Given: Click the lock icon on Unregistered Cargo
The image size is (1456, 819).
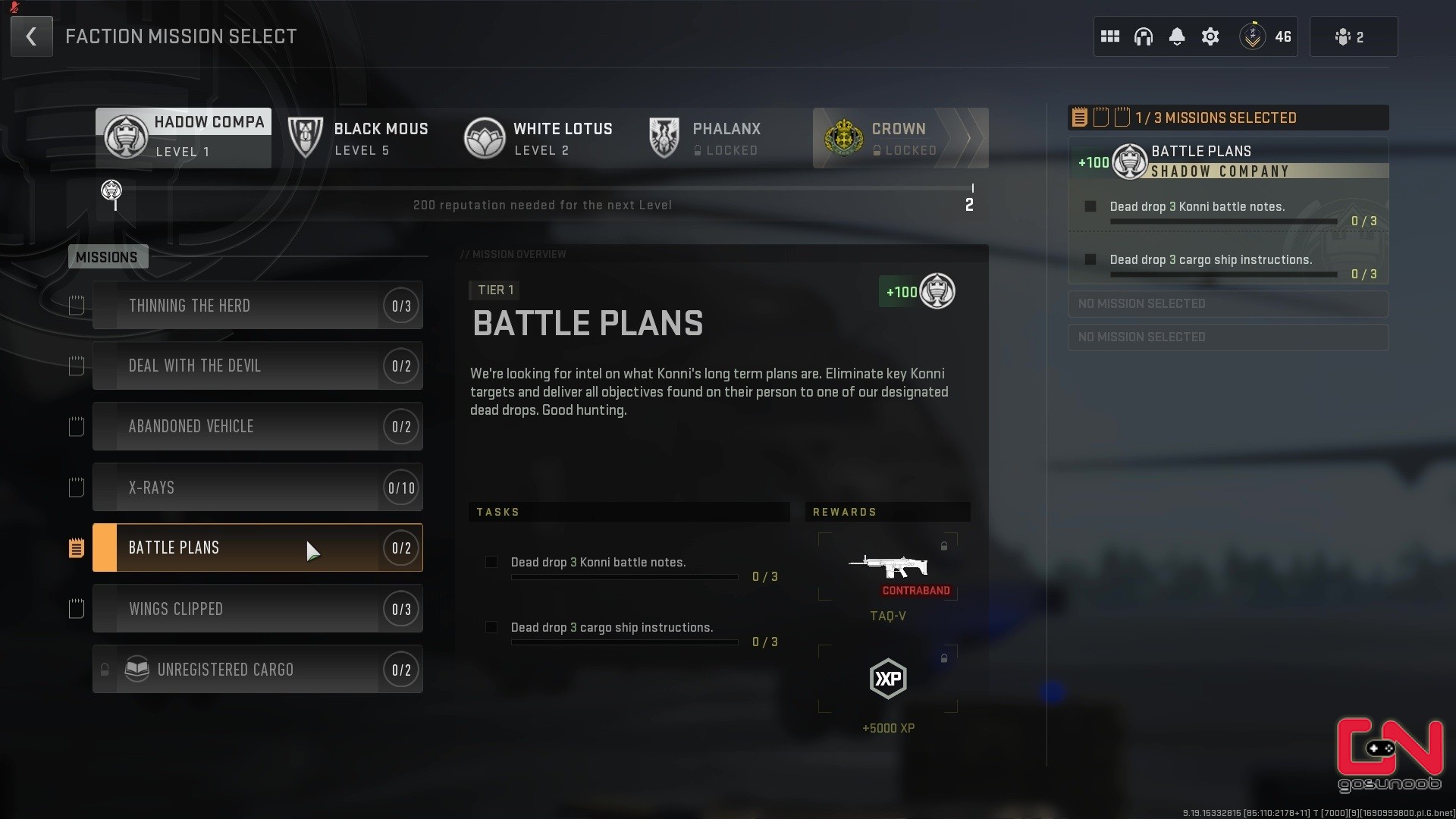Looking at the screenshot, I should [104, 670].
